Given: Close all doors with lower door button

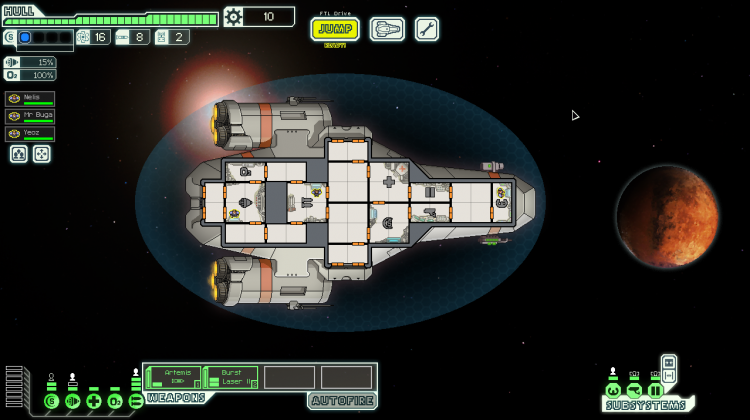Looking at the screenshot, I should point(669,375).
